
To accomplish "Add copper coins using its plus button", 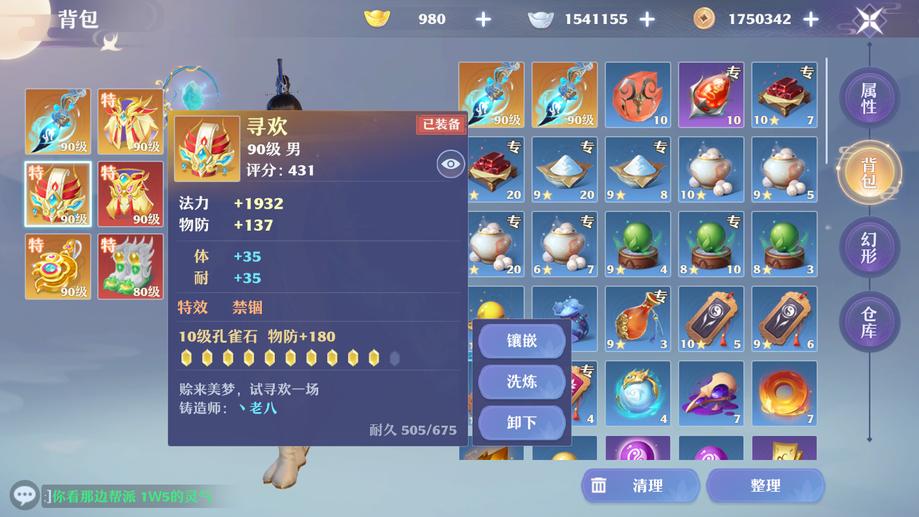I will [x=811, y=19].
